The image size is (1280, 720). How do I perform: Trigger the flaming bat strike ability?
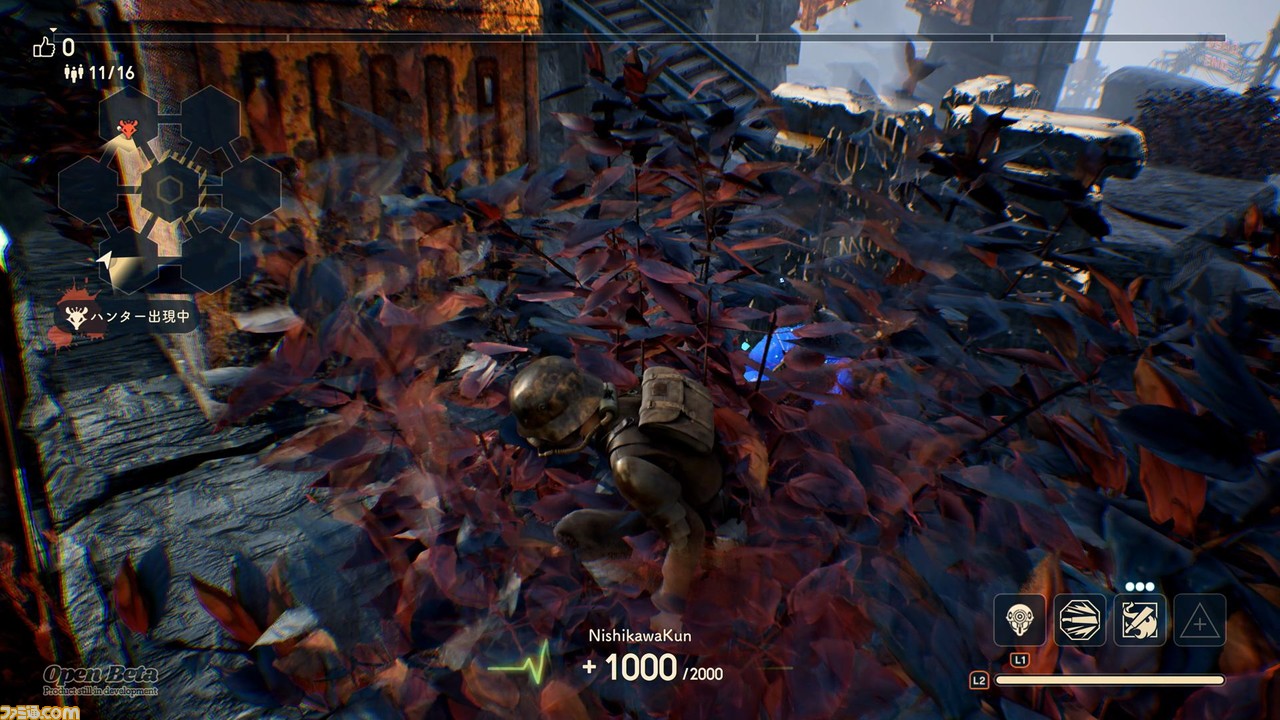click(1140, 620)
